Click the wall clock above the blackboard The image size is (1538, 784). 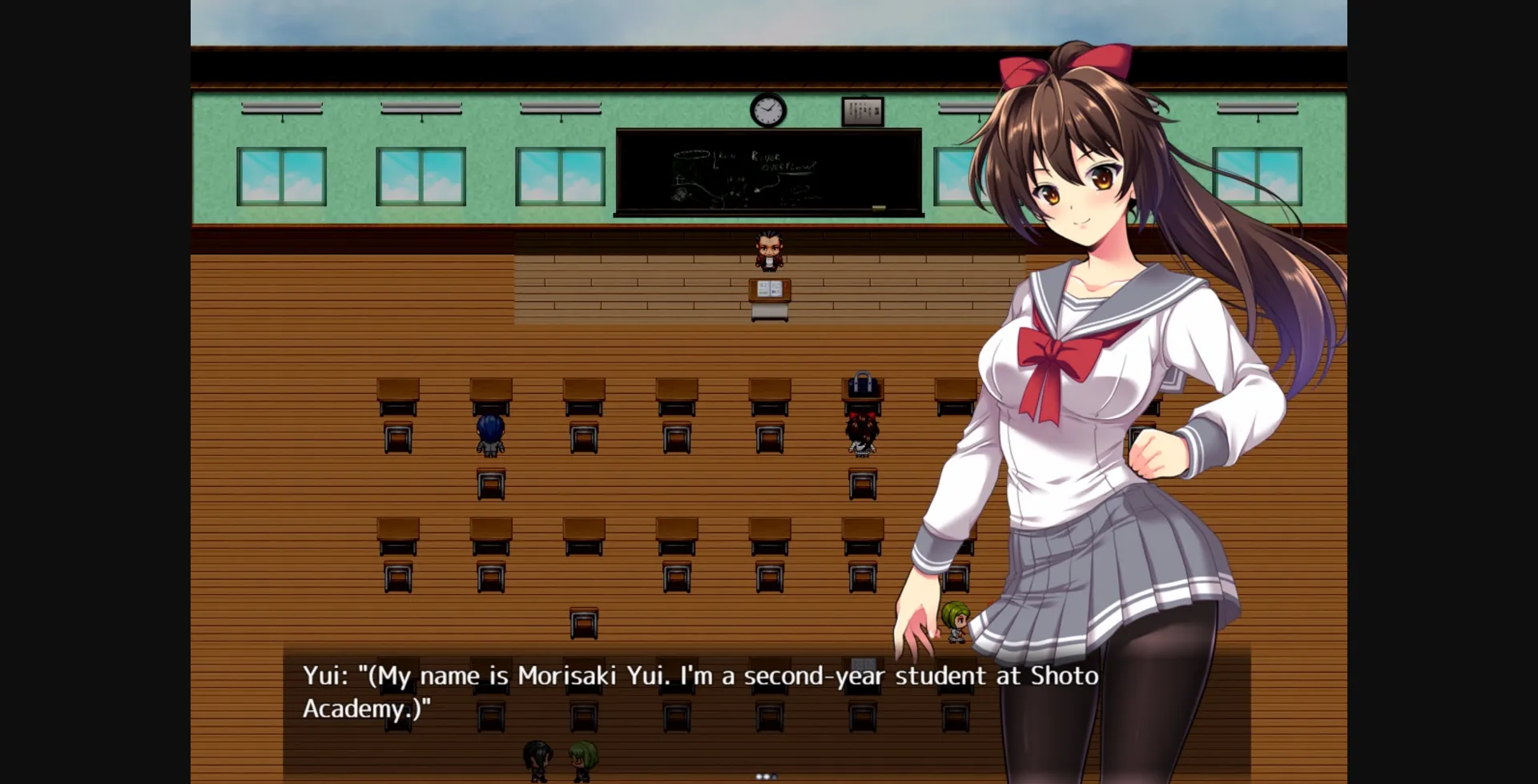tap(767, 110)
